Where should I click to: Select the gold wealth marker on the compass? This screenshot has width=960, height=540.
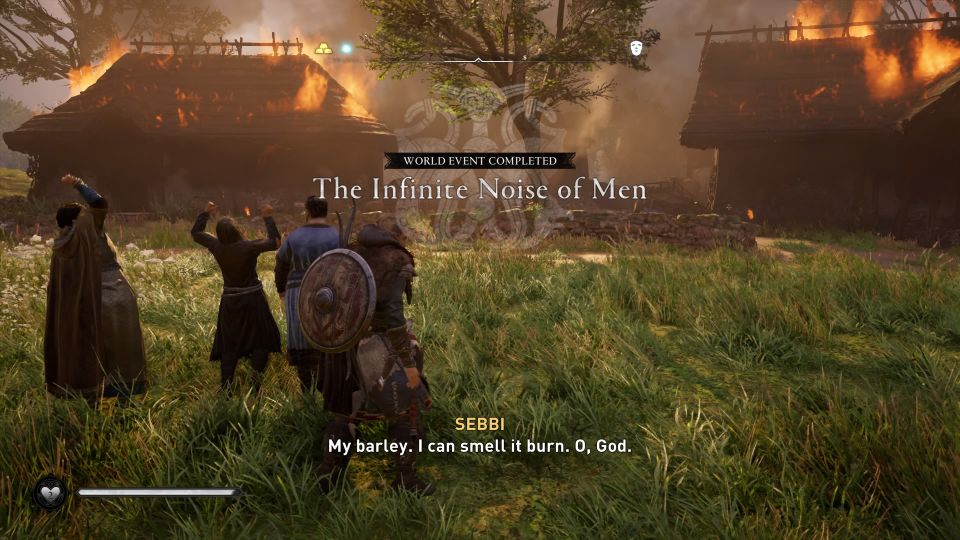tap(324, 48)
